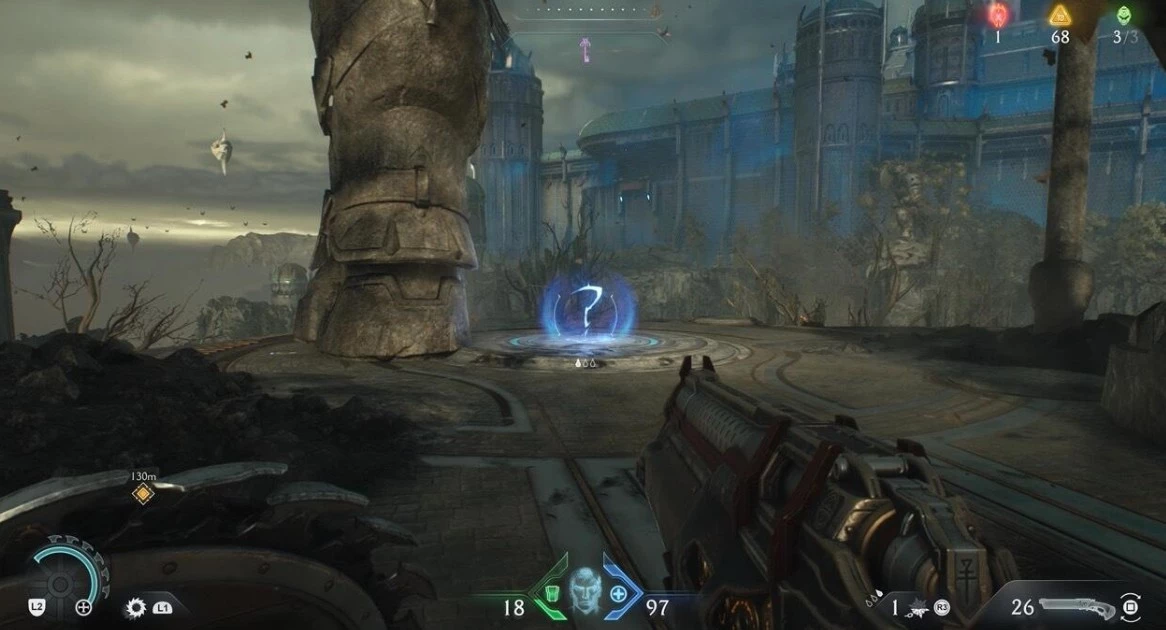Click the green Slayer helmet lives icon
Image resolution: width=1166 pixels, height=630 pixels.
click(1124, 15)
